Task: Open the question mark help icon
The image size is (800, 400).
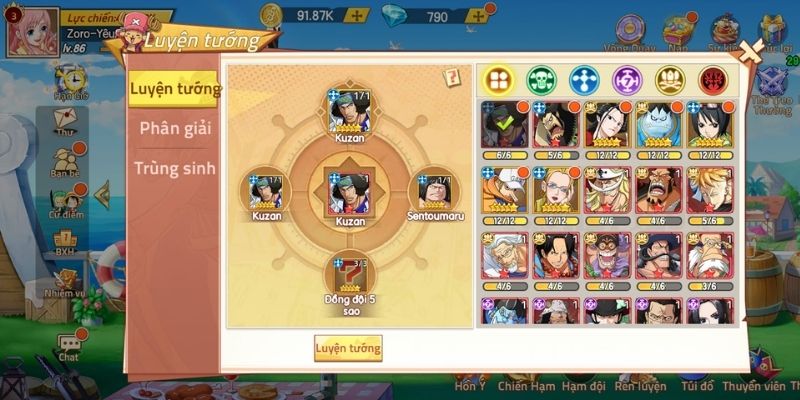Action: coord(452,77)
